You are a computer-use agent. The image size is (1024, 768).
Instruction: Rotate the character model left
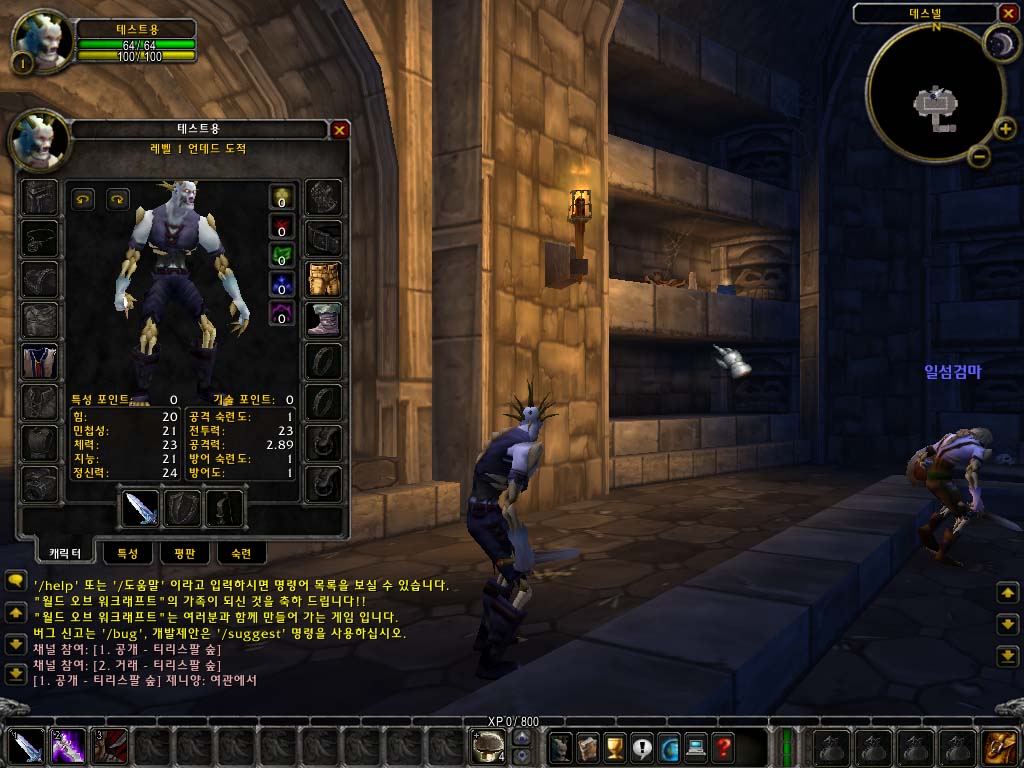tap(83, 199)
